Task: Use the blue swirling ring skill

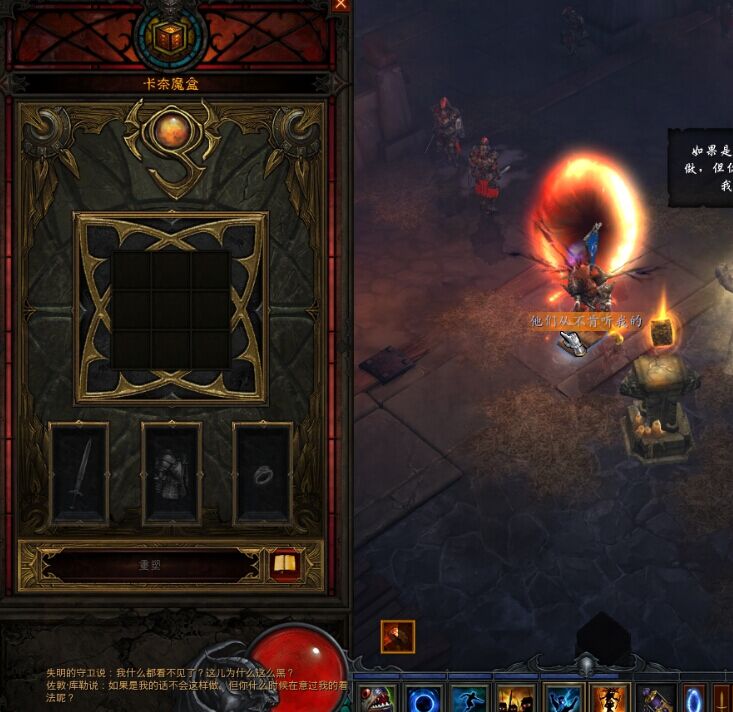Action: click(424, 698)
